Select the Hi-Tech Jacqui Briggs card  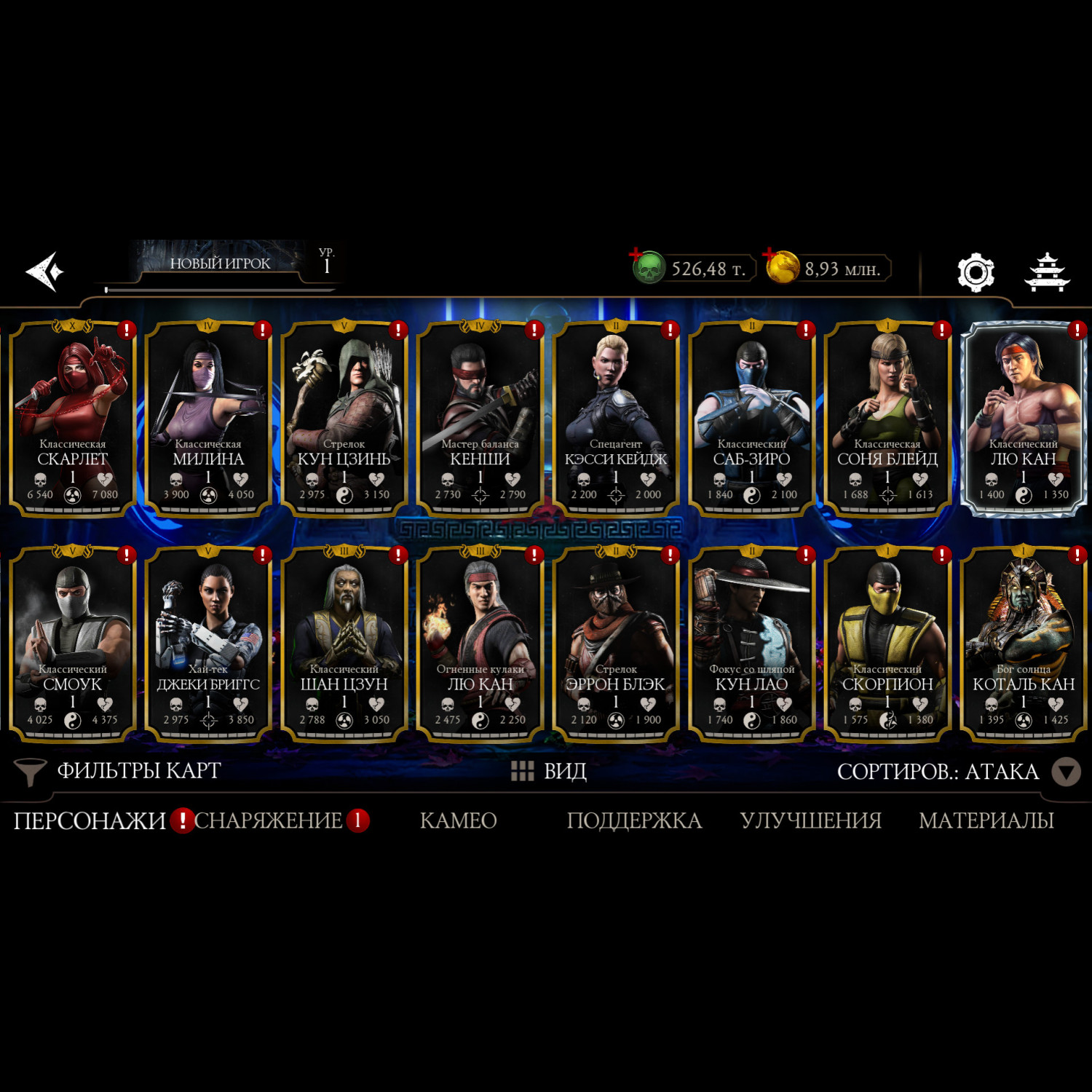[208, 643]
